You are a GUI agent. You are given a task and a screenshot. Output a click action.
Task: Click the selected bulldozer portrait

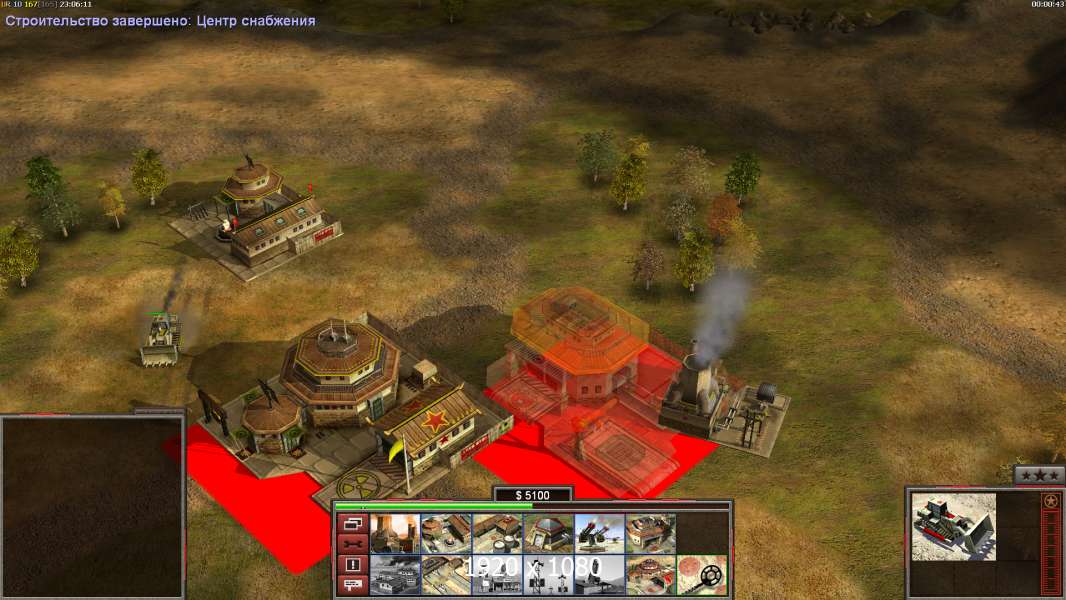[x=954, y=526]
